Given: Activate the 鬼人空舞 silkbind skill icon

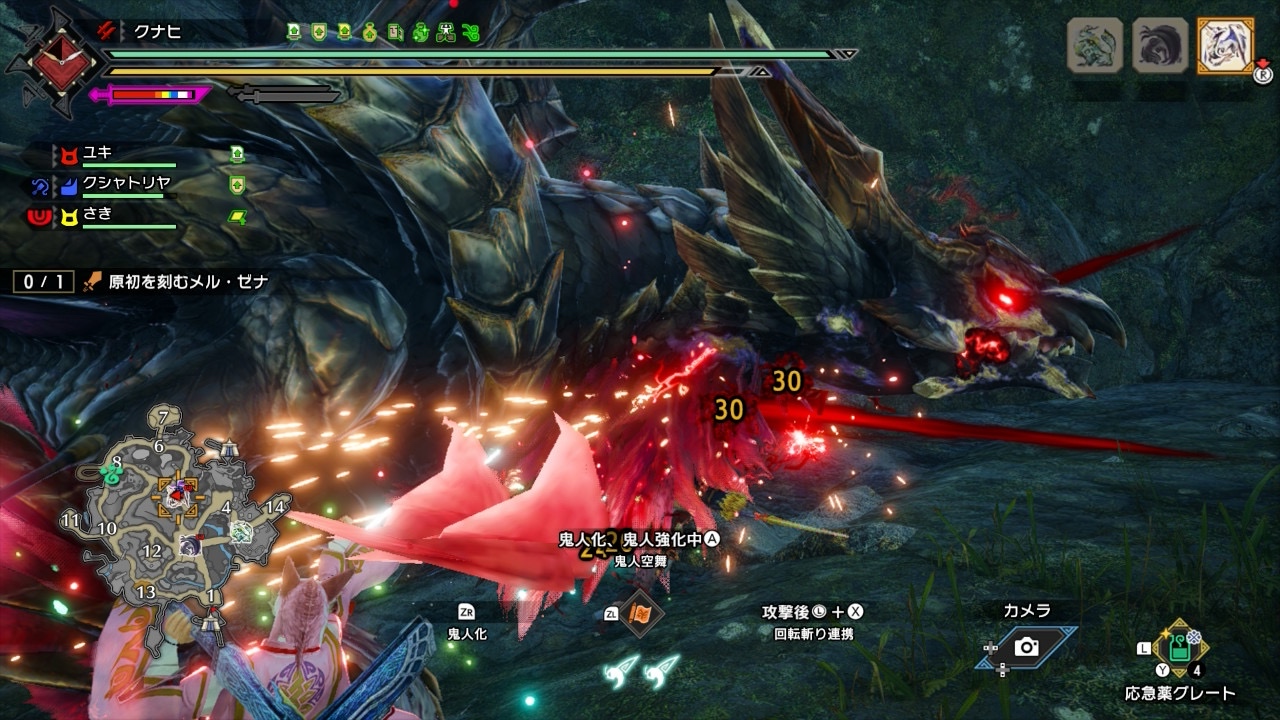Looking at the screenshot, I should 638,613.
